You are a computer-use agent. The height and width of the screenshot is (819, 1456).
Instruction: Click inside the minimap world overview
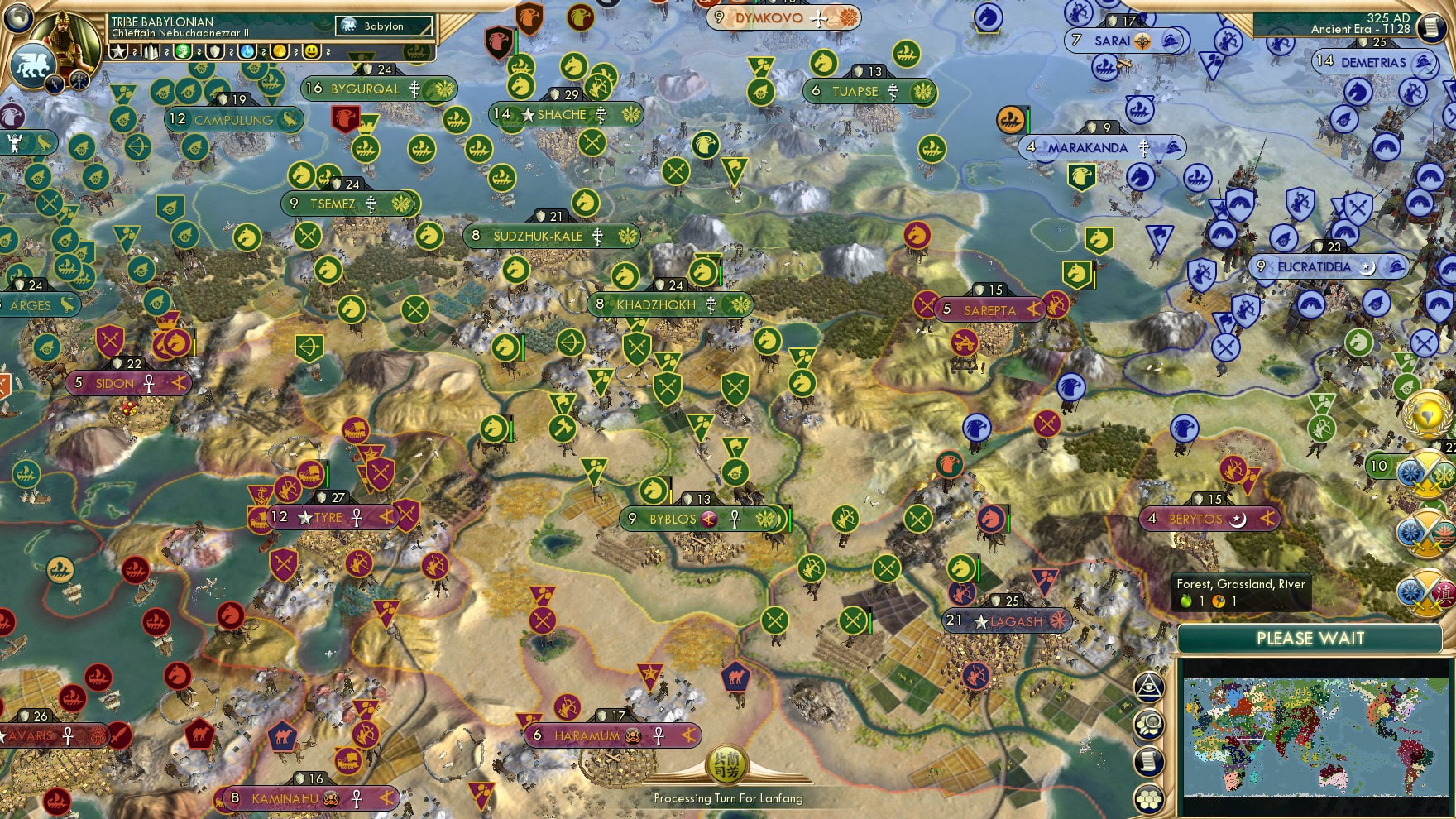coord(1315,736)
